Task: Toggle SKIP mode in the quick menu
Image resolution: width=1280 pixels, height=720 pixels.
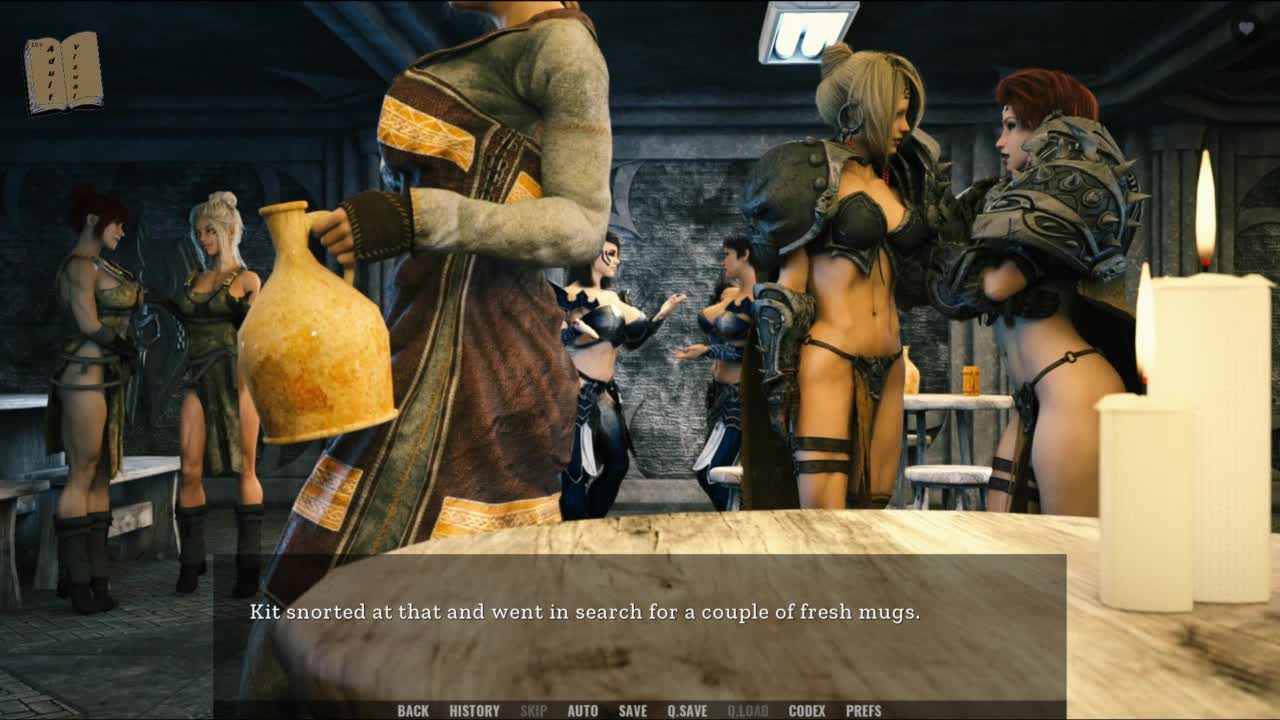Action: point(533,711)
